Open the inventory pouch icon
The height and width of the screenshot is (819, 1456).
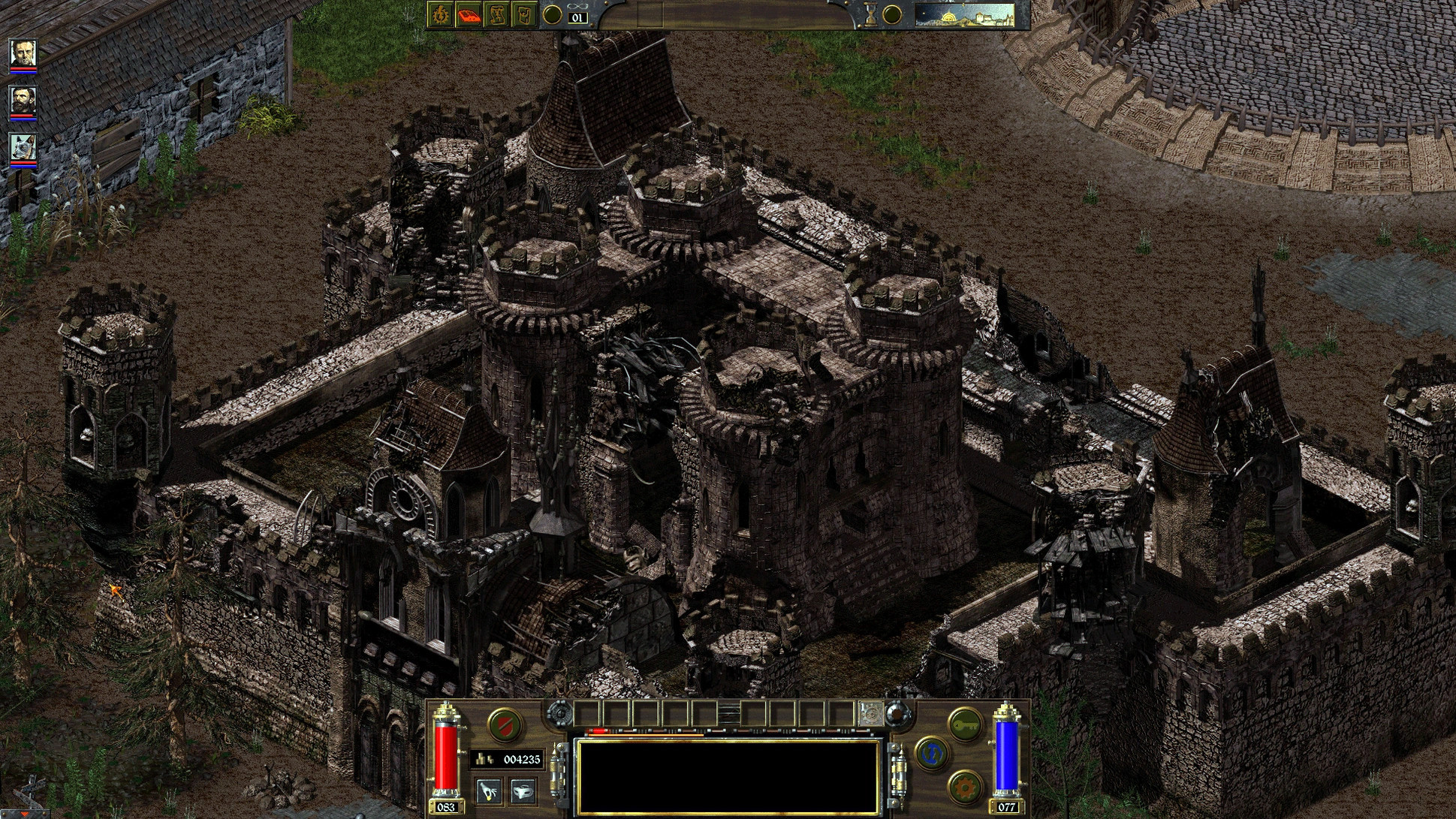[x=523, y=14]
